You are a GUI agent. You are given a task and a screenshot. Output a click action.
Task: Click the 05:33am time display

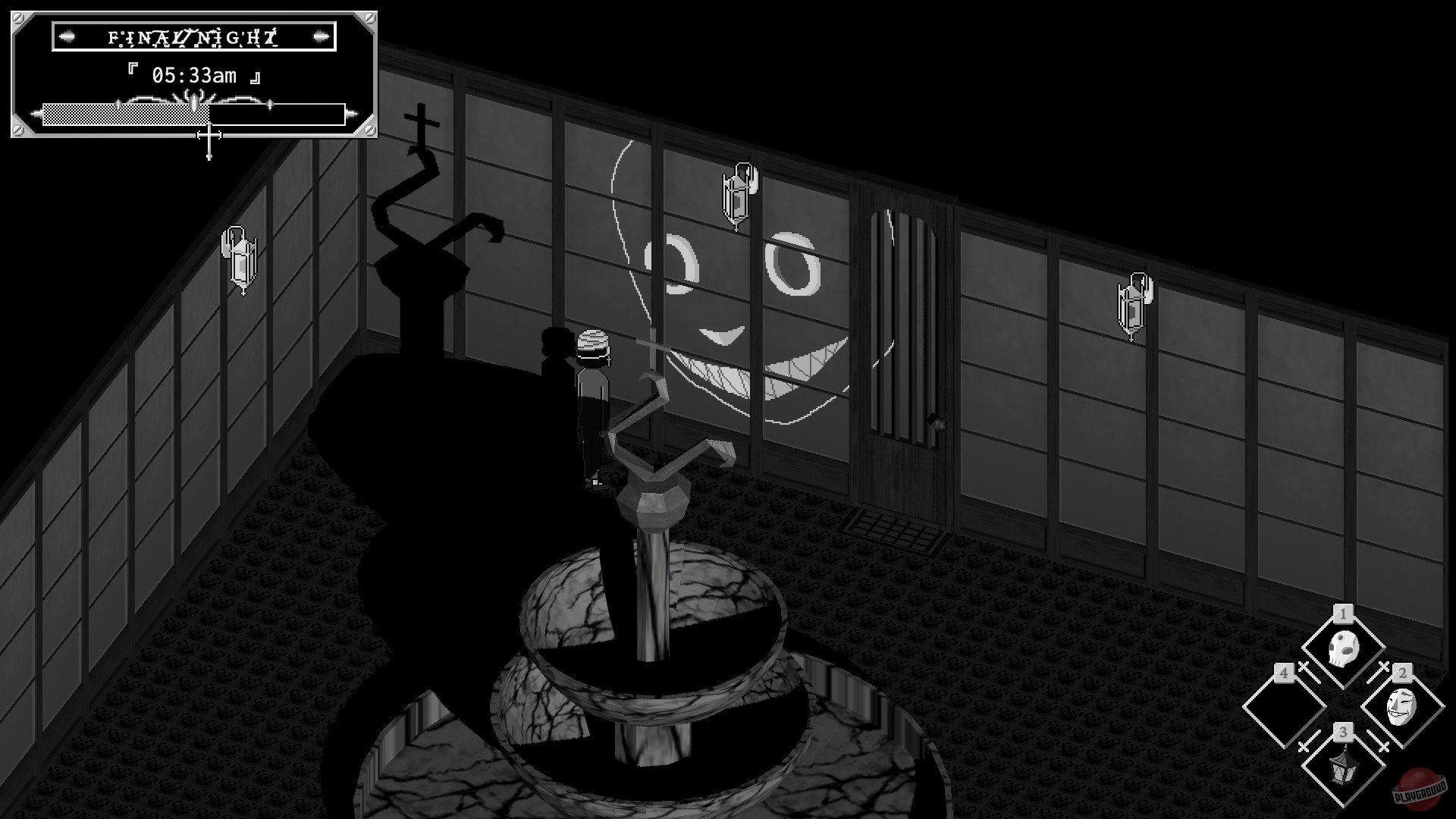[193, 74]
